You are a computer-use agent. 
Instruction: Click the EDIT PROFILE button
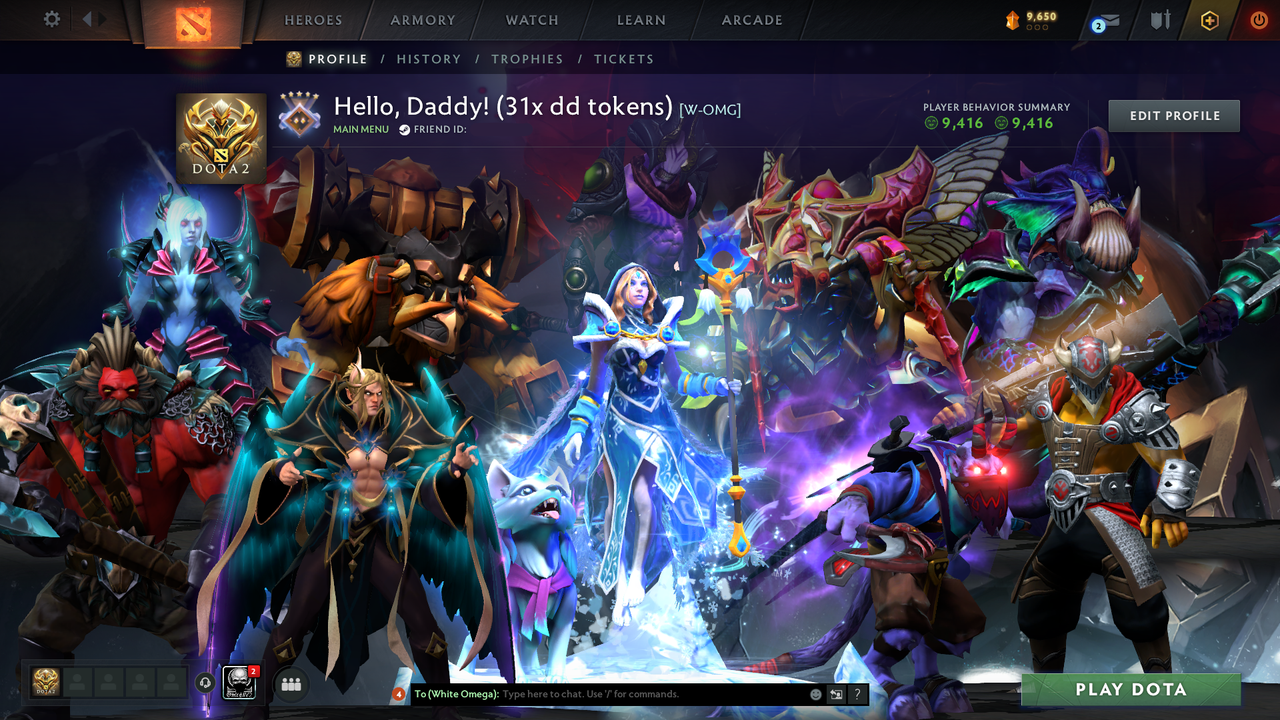[1173, 115]
